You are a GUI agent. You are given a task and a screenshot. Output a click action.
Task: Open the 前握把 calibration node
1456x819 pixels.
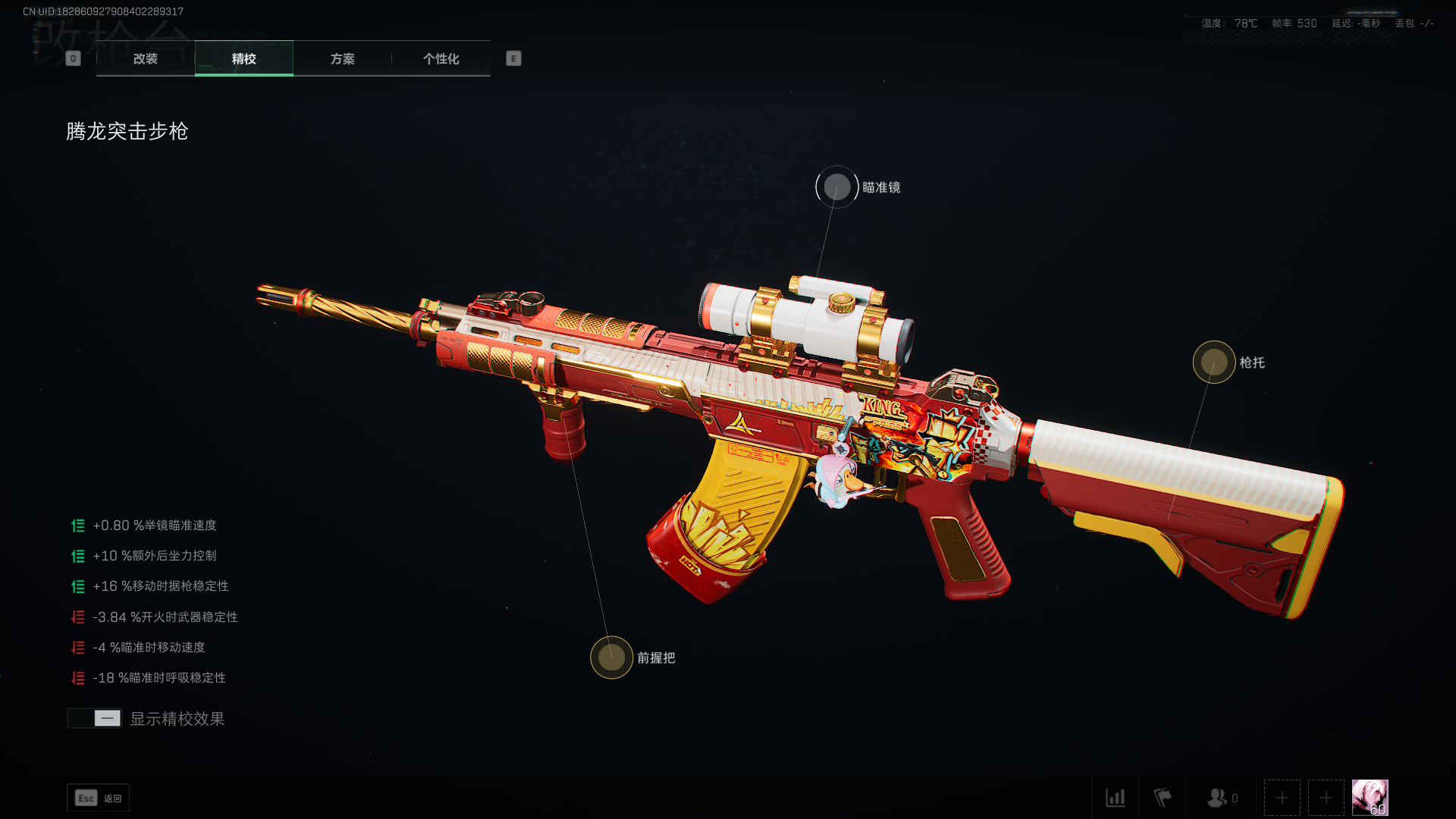click(x=612, y=657)
